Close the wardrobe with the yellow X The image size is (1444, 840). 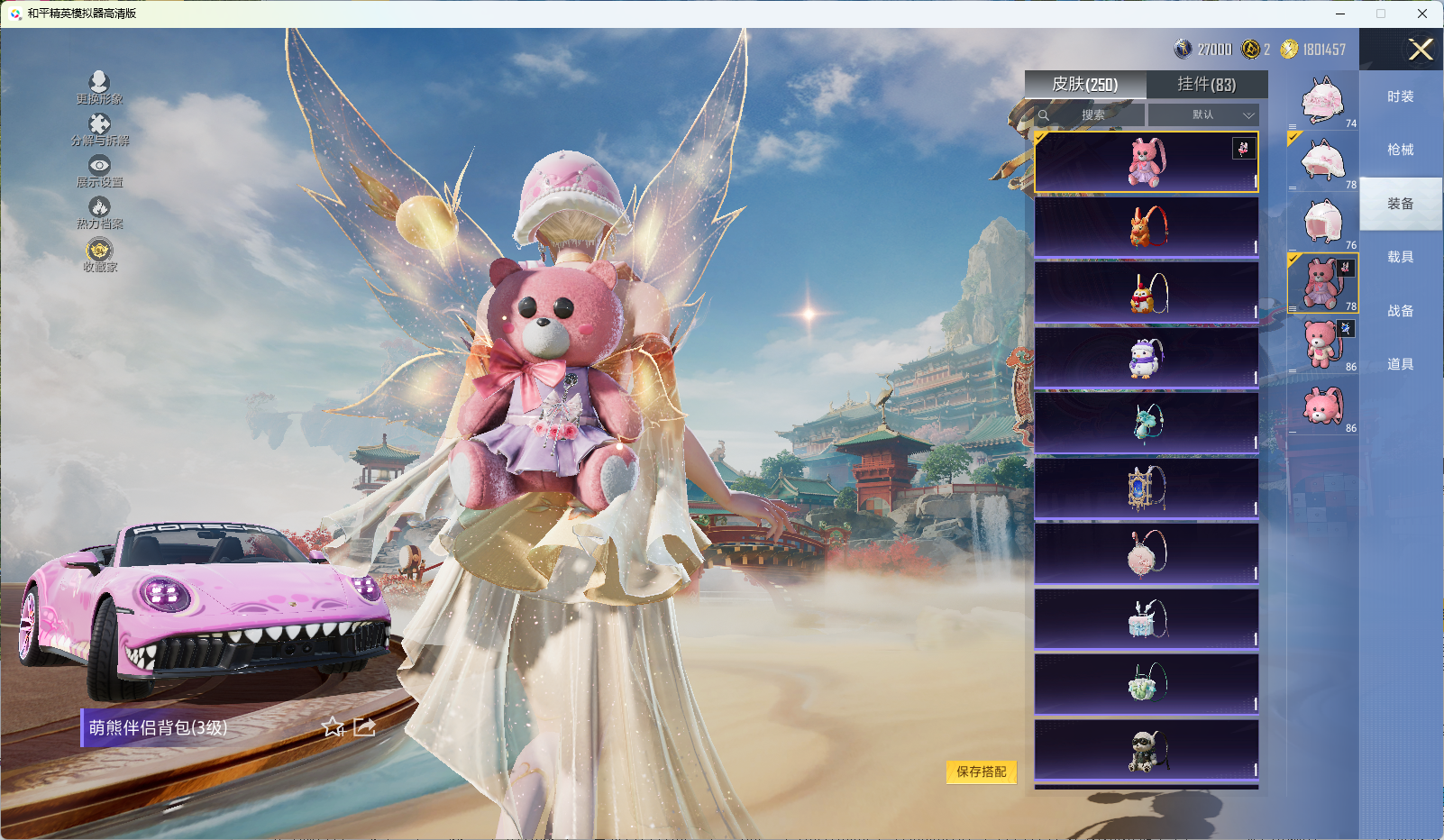pyautogui.click(x=1421, y=50)
